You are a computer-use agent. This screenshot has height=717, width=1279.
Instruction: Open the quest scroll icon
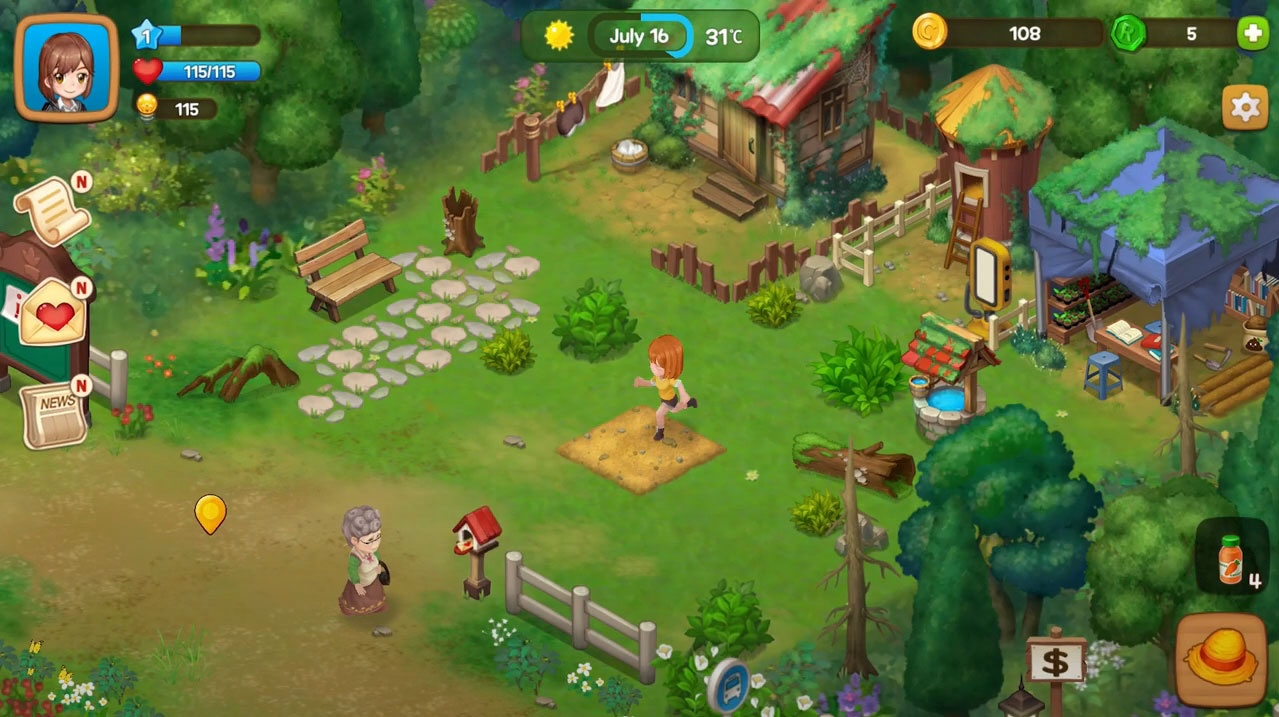pos(51,210)
